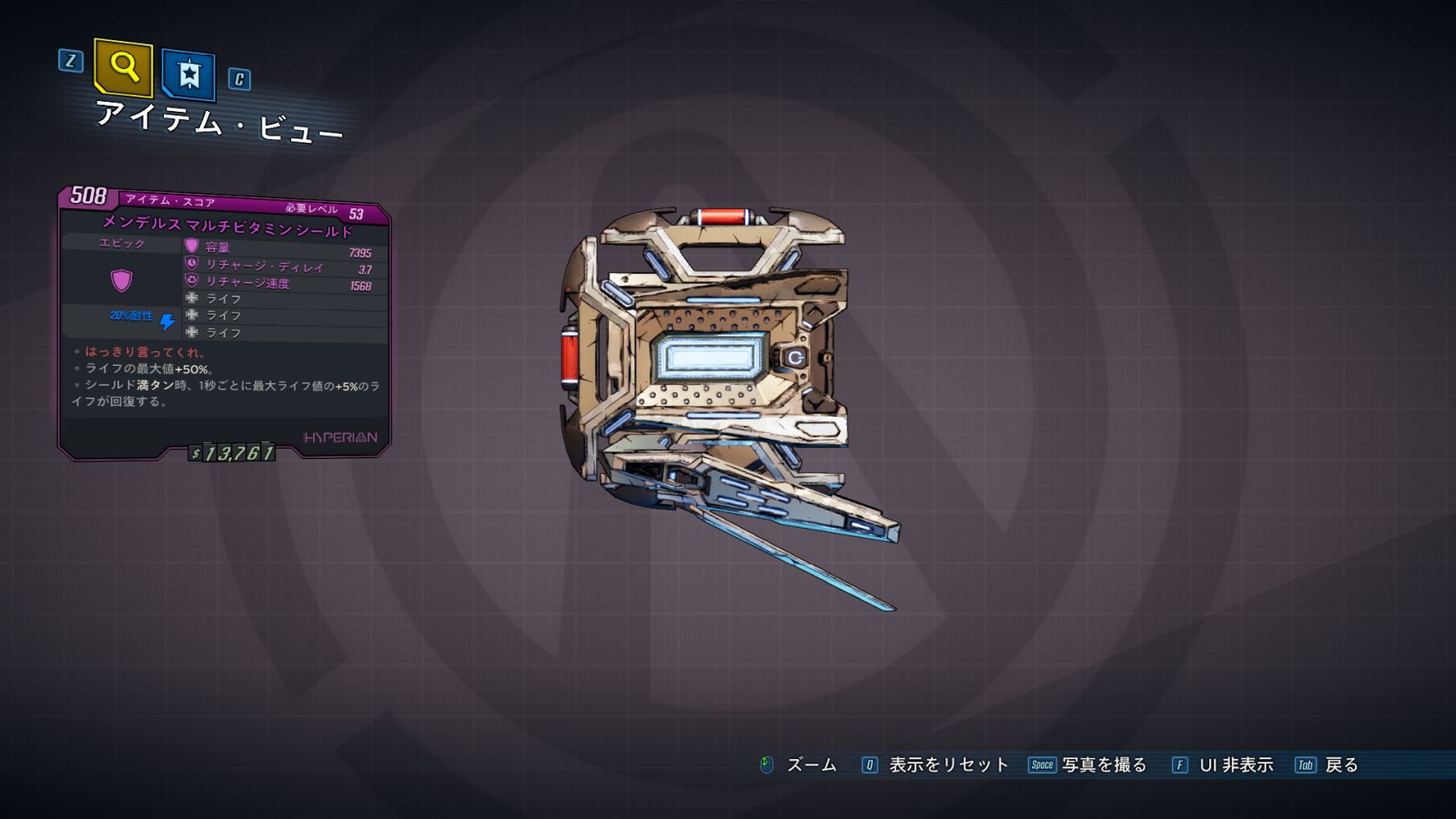Image resolution: width=1456 pixels, height=819 pixels.
Task: Click the ズーム zoom control
Action: click(799, 765)
